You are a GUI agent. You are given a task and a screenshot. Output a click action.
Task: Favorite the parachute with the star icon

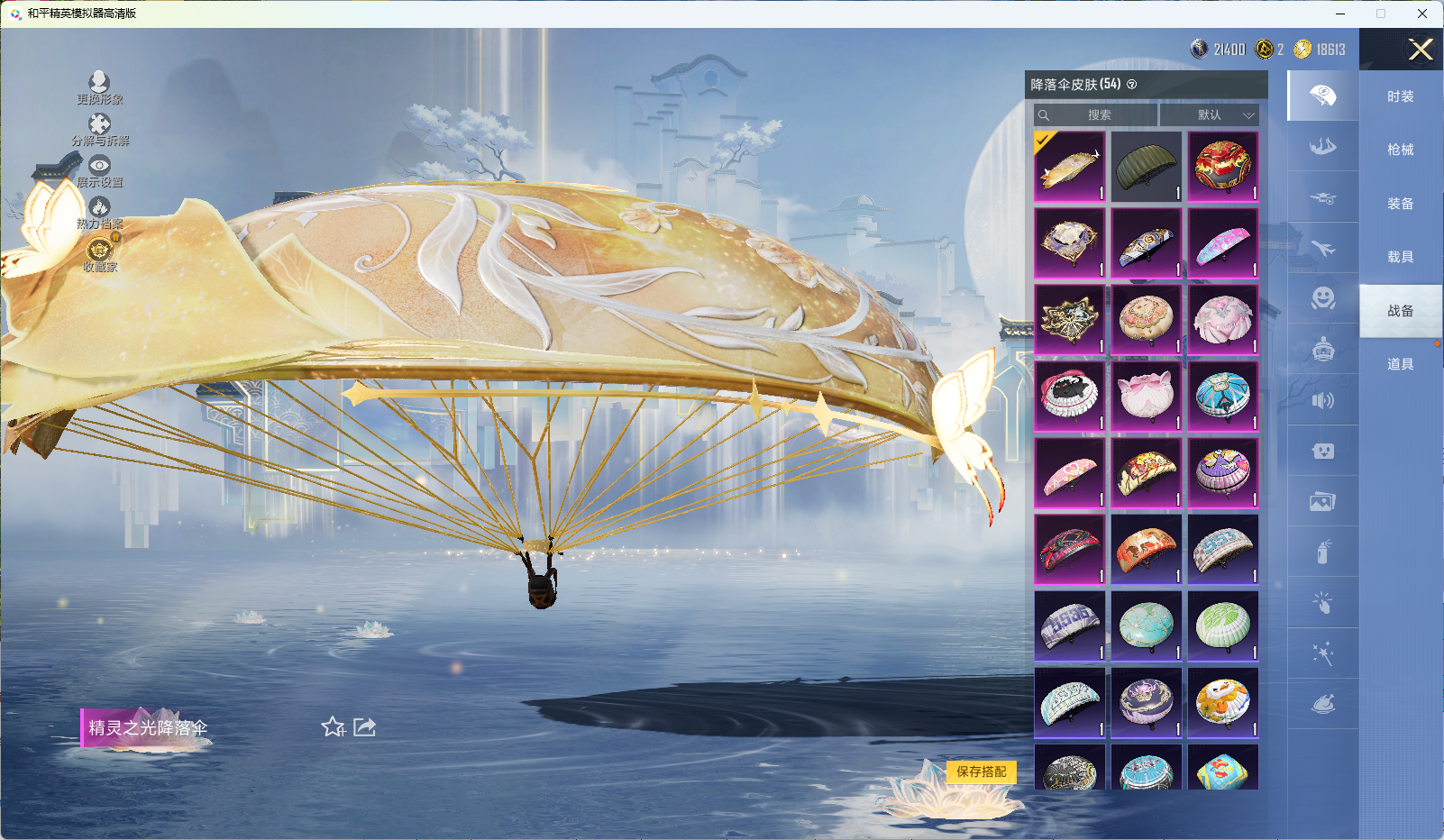[333, 726]
